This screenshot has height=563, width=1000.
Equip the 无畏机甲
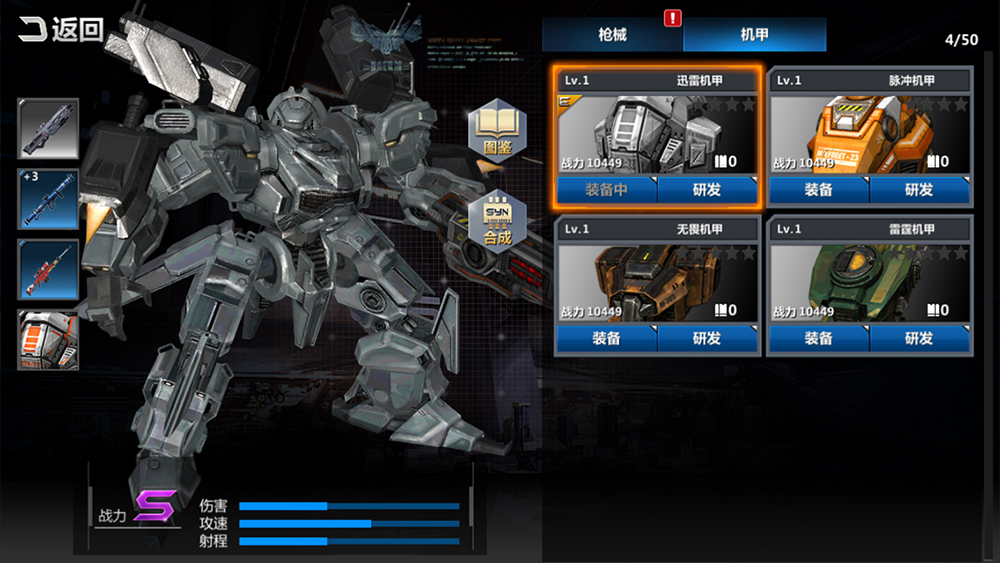(x=607, y=338)
